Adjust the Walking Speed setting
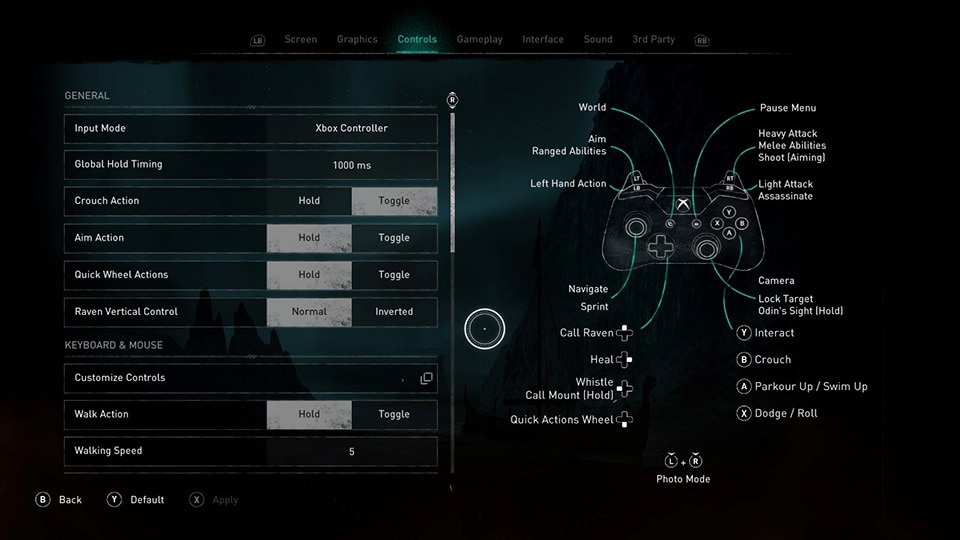This screenshot has width=960, height=540. [x=351, y=452]
